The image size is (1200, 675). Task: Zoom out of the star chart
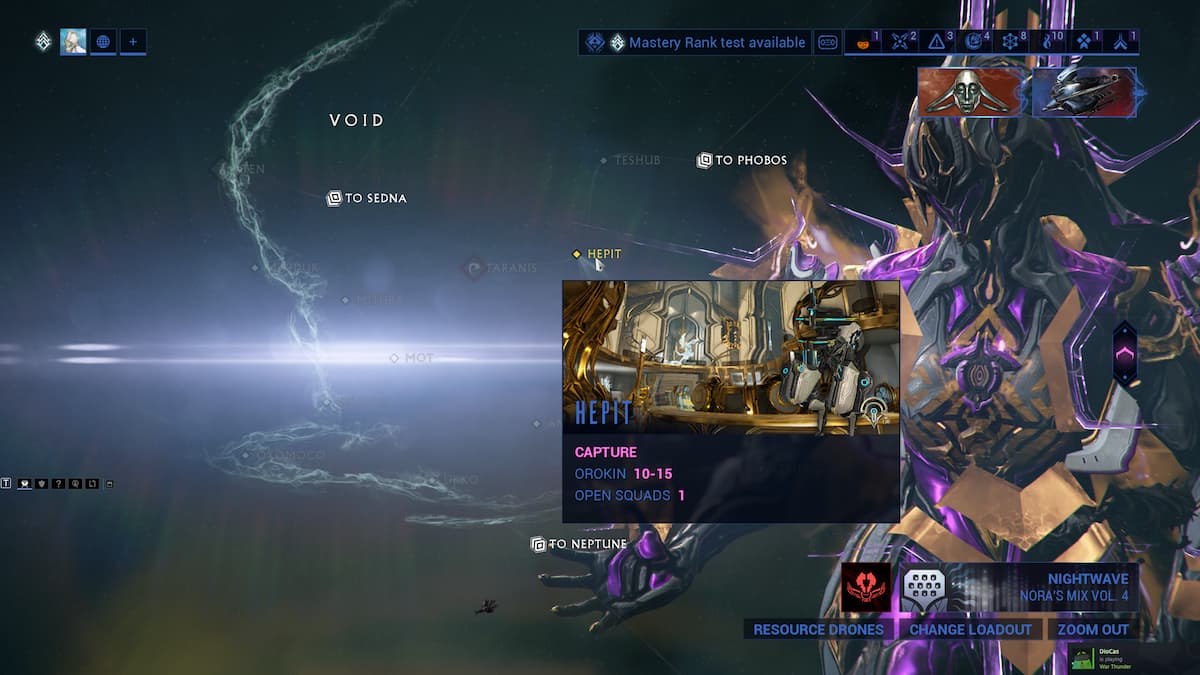click(x=1092, y=629)
